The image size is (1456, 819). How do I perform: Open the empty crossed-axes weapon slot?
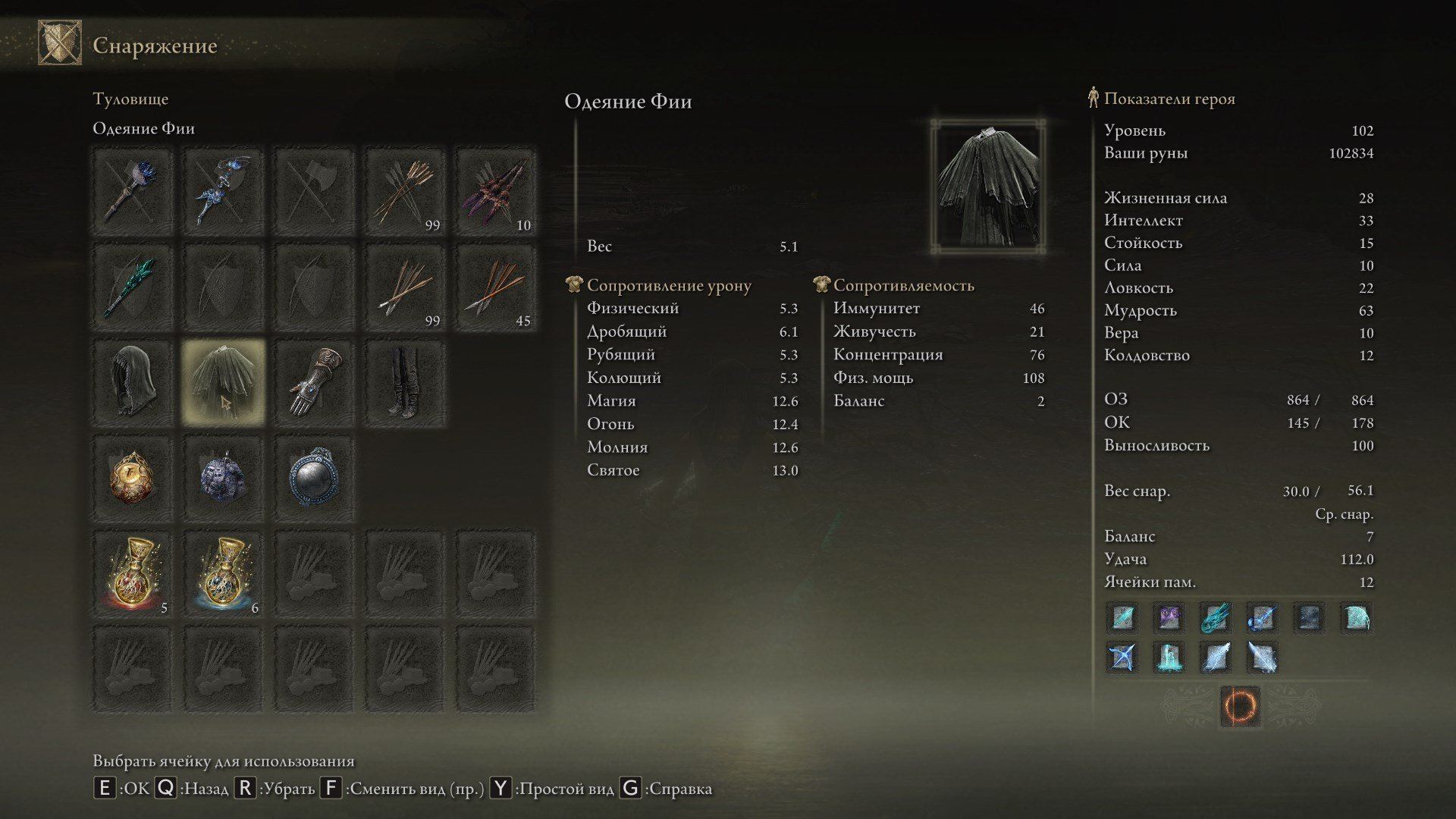(x=314, y=190)
